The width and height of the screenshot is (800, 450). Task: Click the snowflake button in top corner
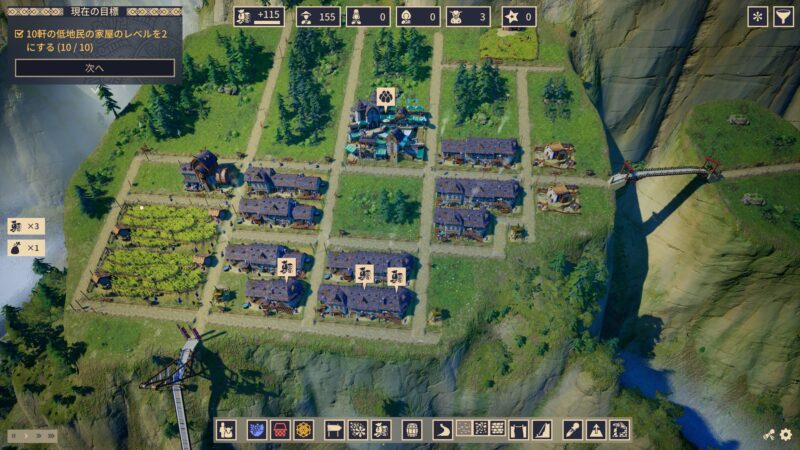click(757, 16)
